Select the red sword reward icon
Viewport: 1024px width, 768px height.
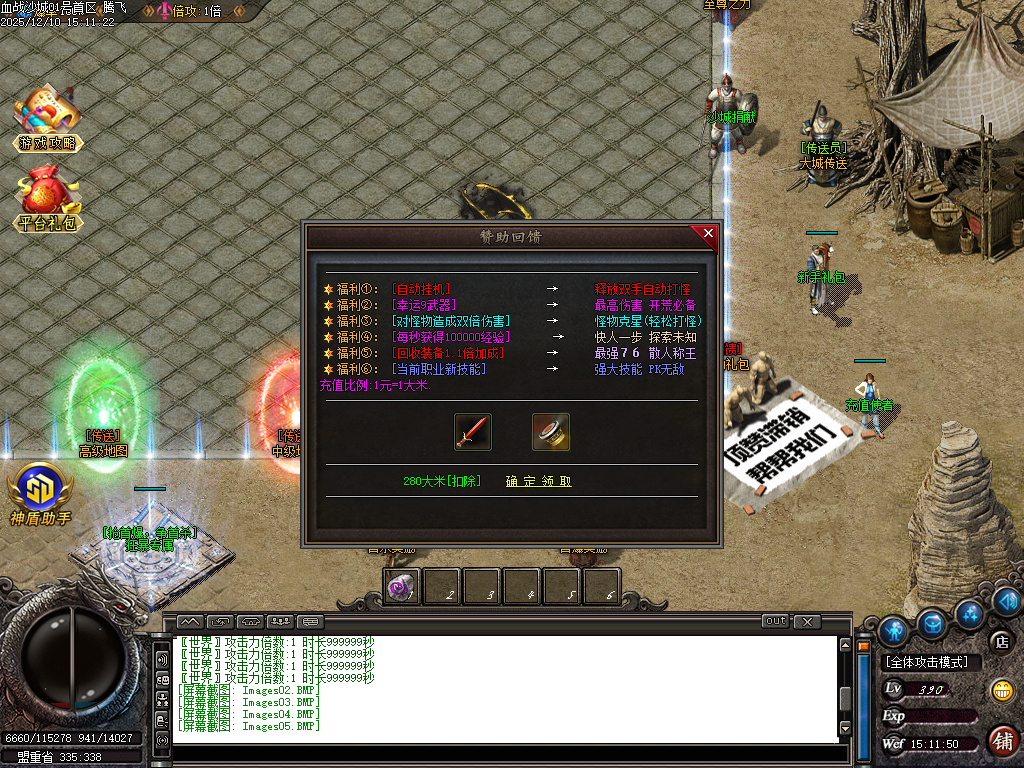coord(473,431)
